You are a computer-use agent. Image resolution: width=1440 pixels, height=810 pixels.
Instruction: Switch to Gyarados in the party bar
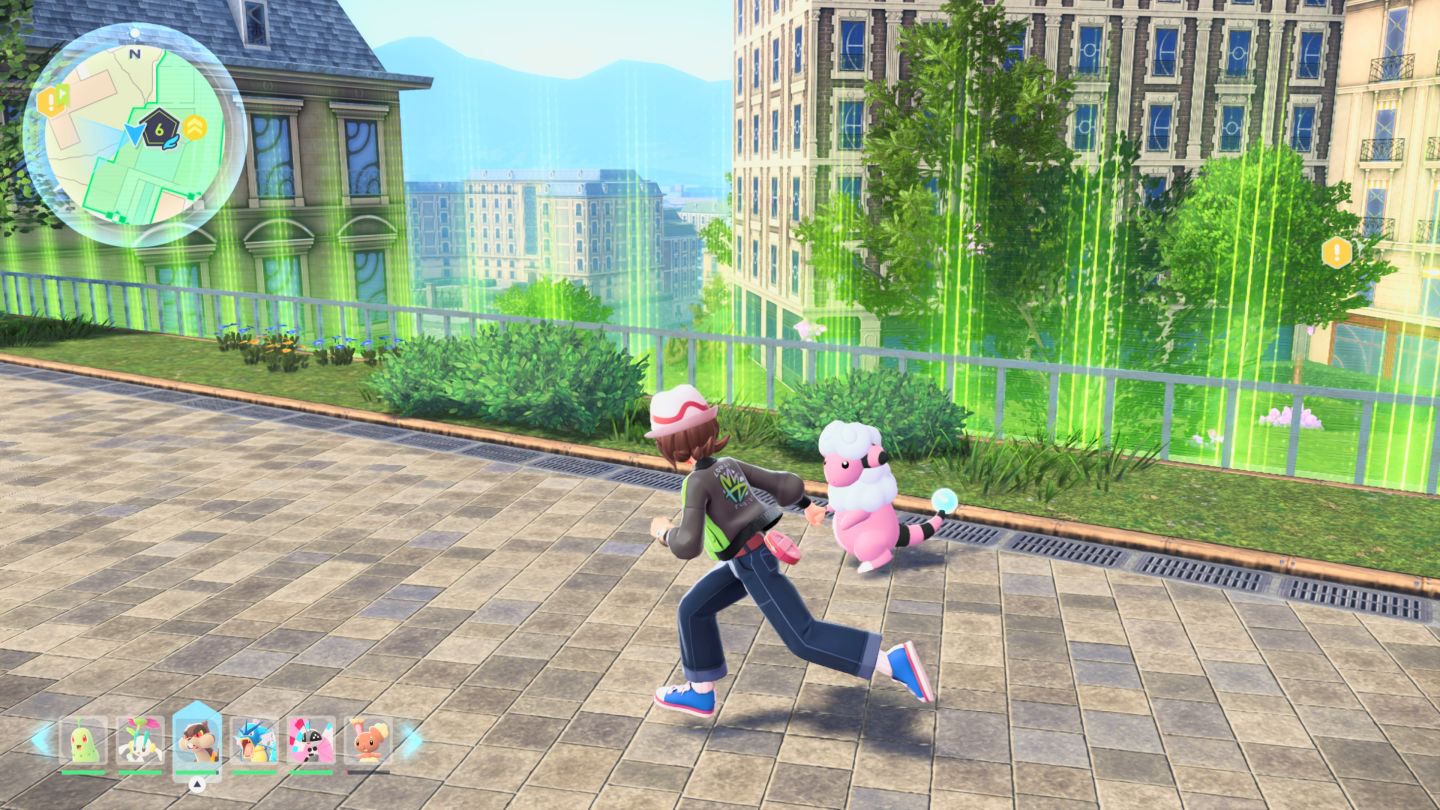click(x=254, y=741)
